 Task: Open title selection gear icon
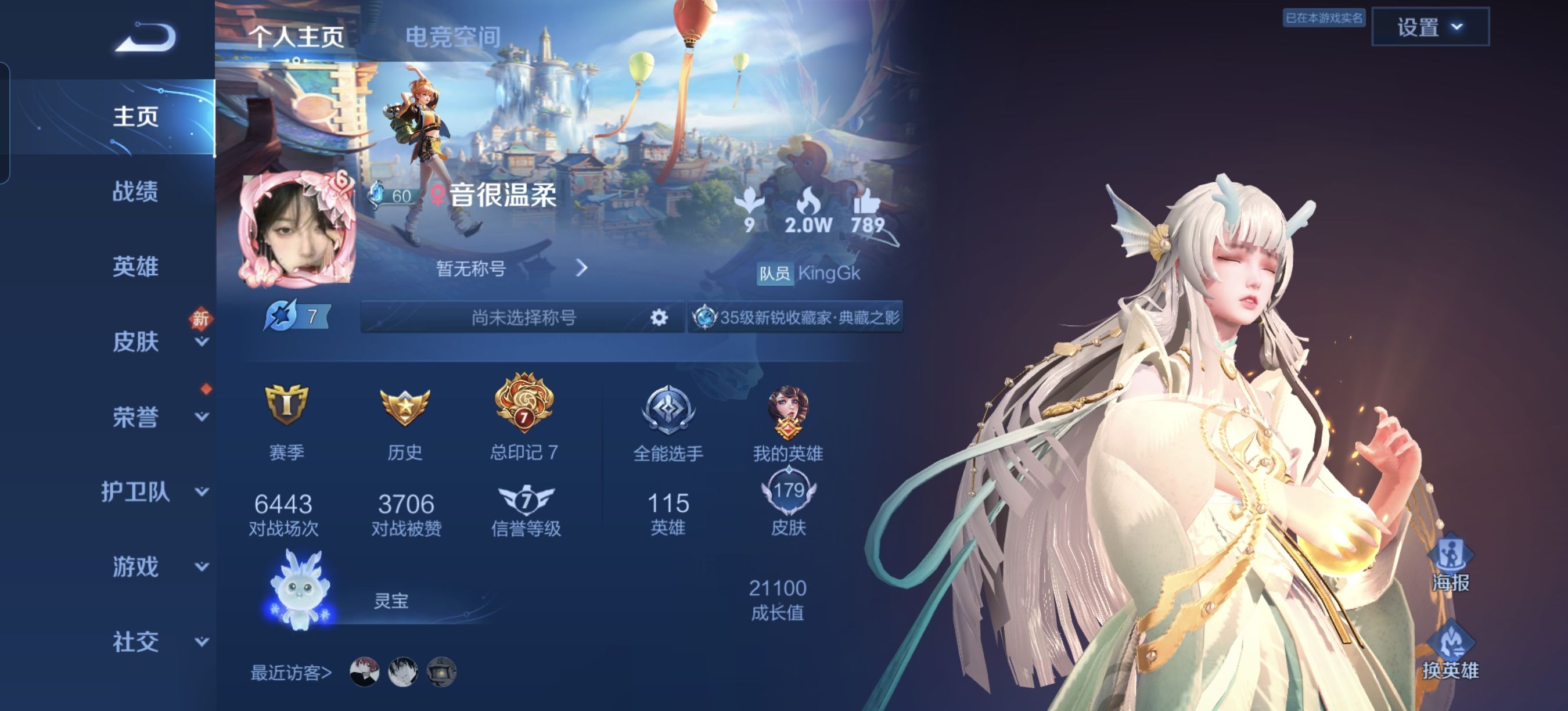659,317
